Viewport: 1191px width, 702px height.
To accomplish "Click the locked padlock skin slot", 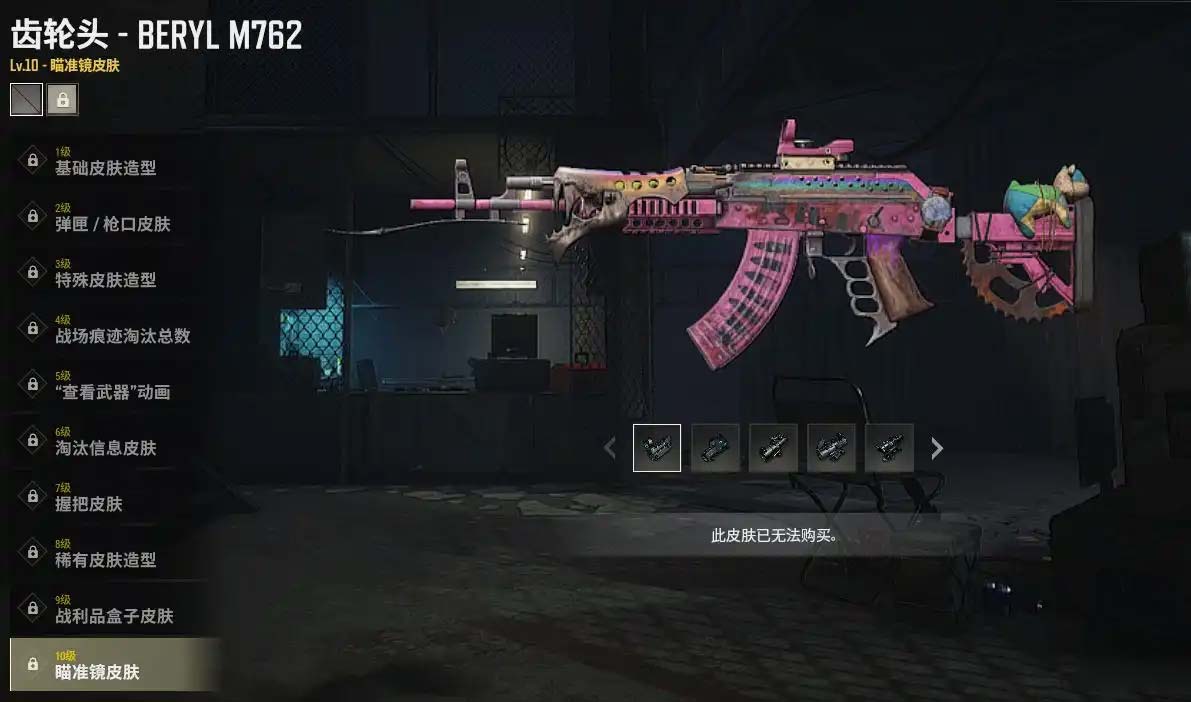I will click(62, 99).
